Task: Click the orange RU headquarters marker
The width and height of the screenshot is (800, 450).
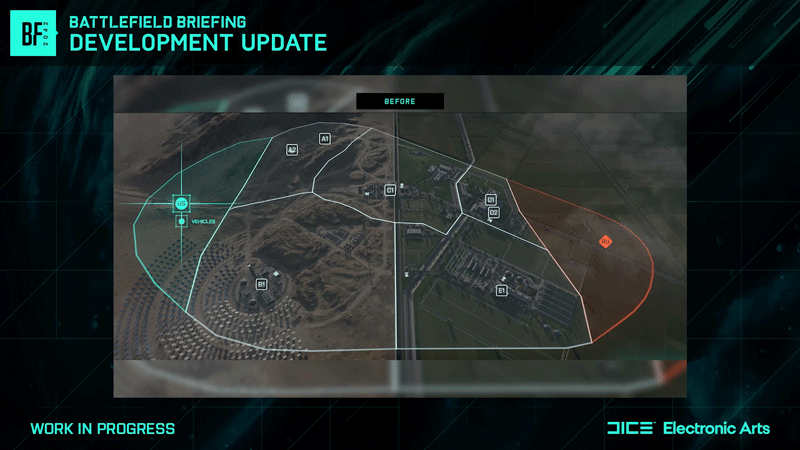Action: 605,241
